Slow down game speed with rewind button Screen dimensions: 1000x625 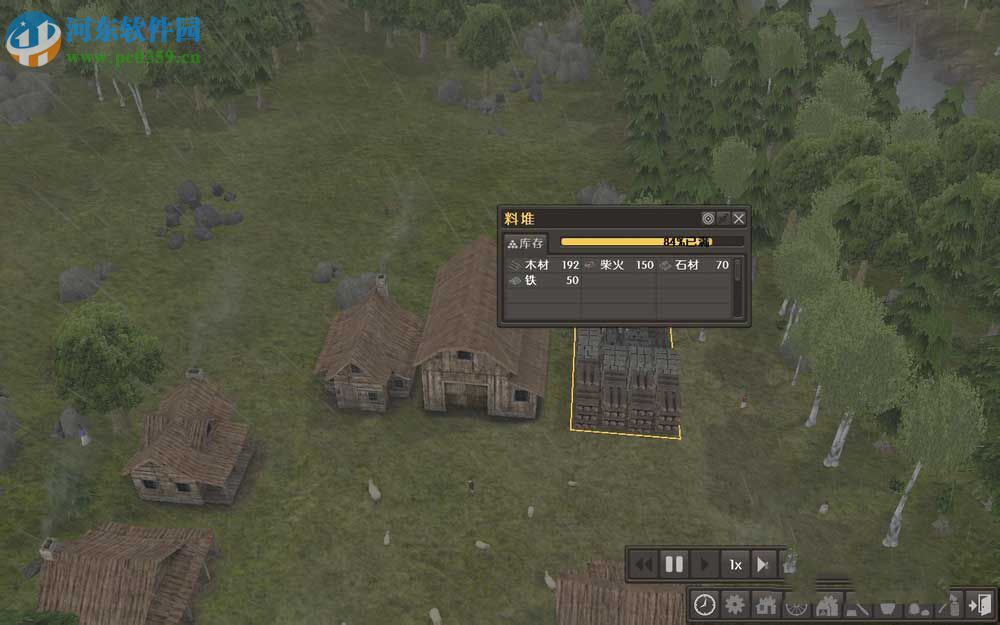click(644, 565)
